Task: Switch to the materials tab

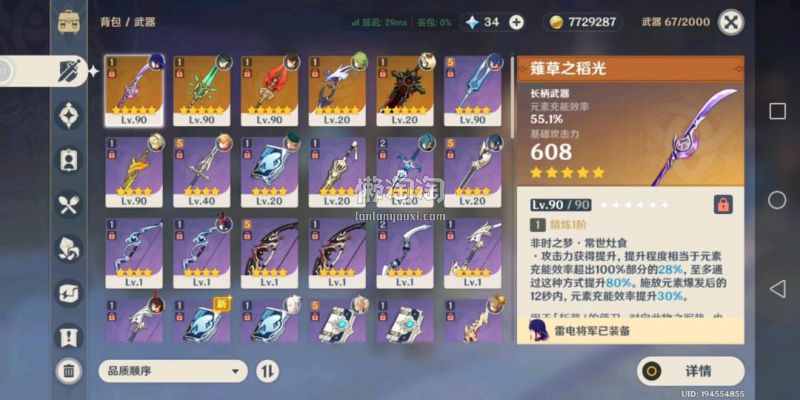Action: (68, 248)
